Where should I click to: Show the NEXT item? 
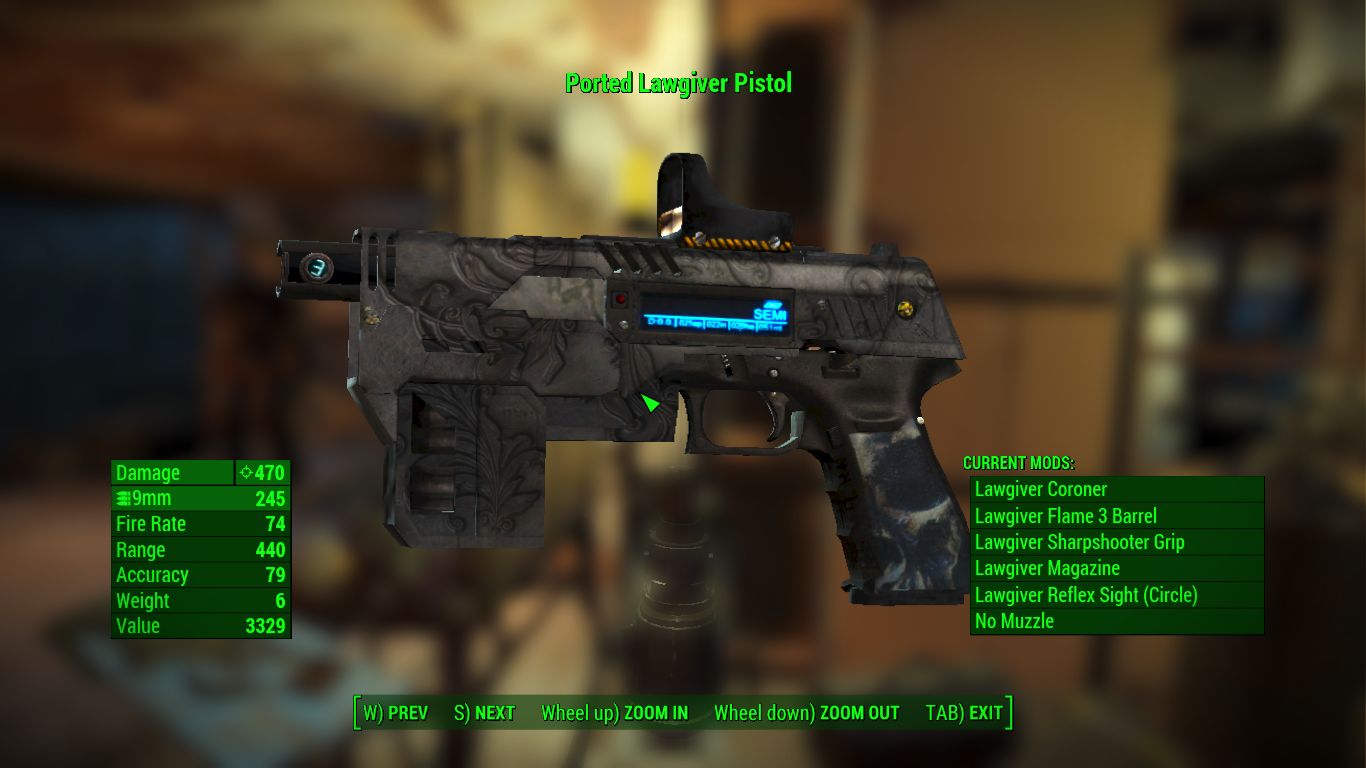[x=484, y=713]
